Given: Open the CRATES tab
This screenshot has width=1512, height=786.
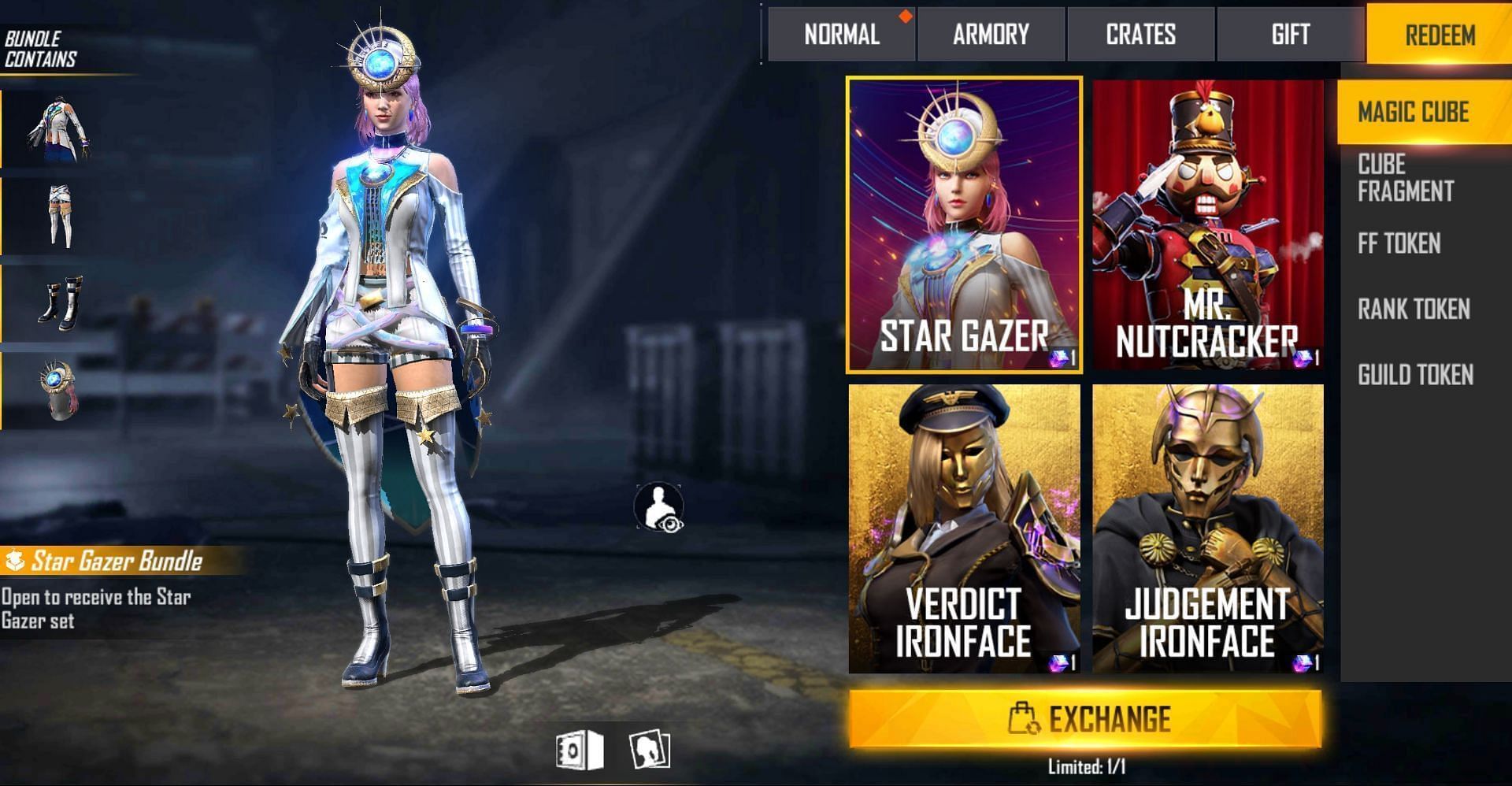Looking at the screenshot, I should [1140, 34].
